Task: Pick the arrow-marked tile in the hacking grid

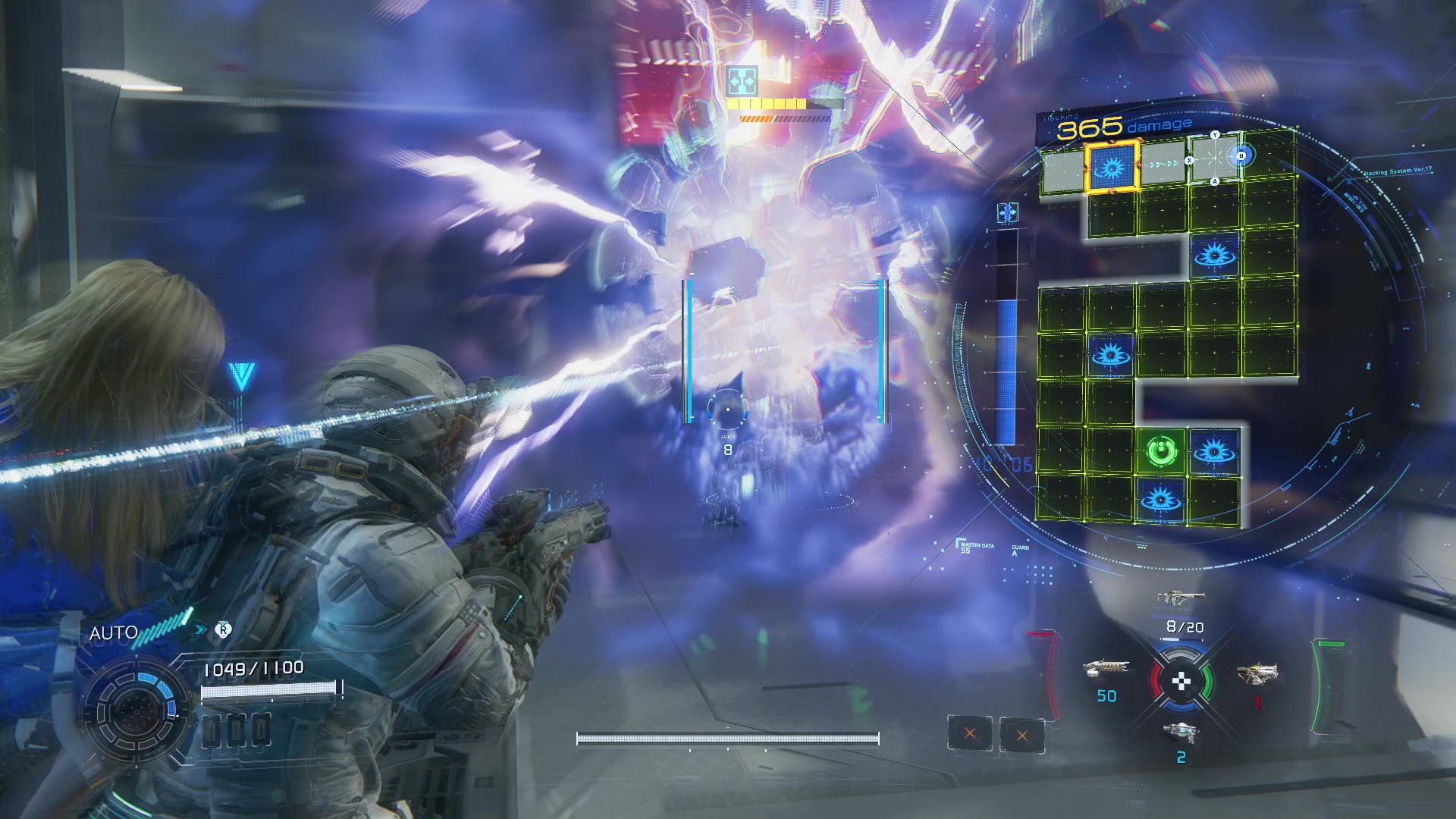Action: pyautogui.click(x=1163, y=164)
